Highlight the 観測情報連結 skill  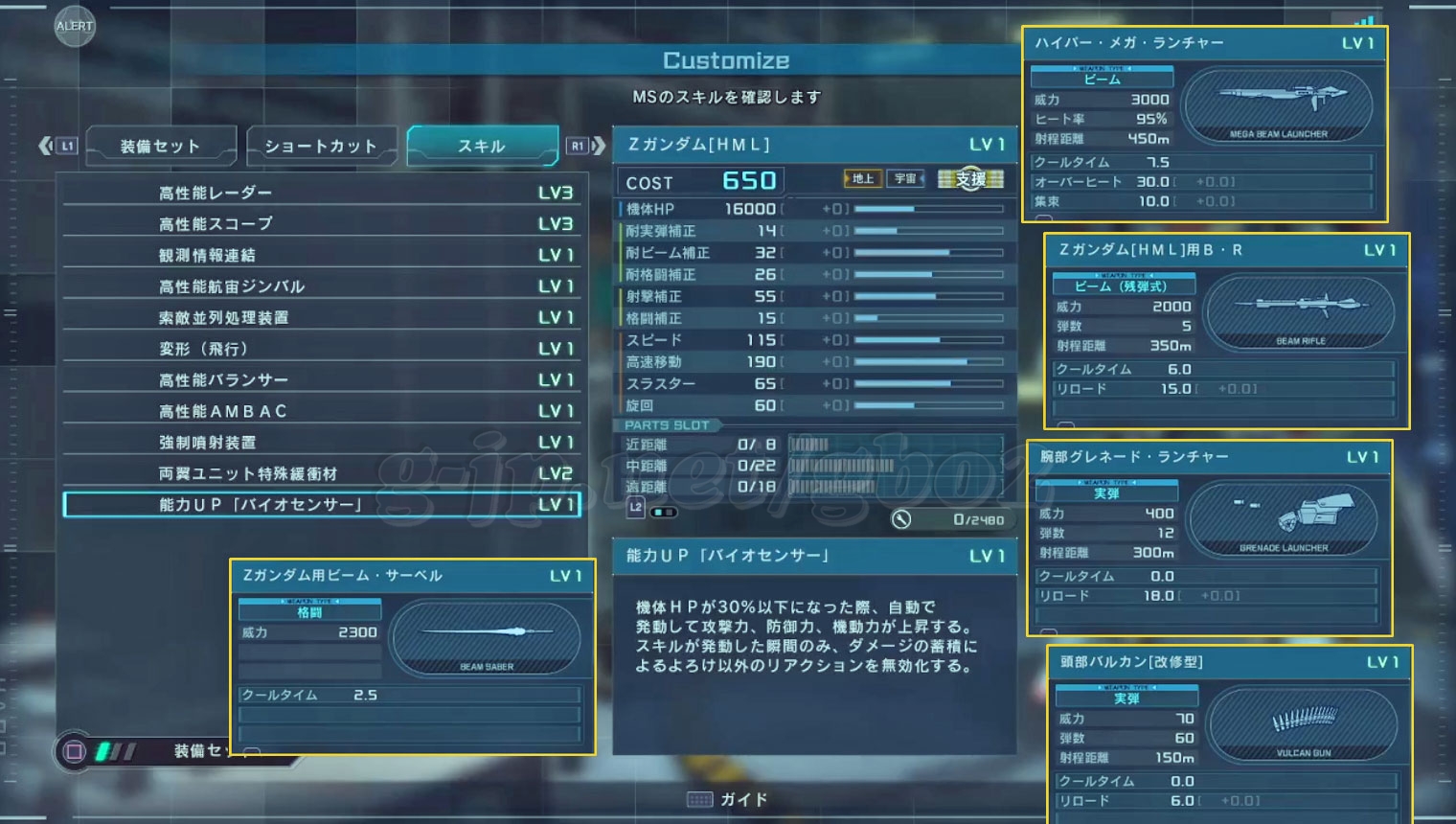pyautogui.click(x=322, y=255)
